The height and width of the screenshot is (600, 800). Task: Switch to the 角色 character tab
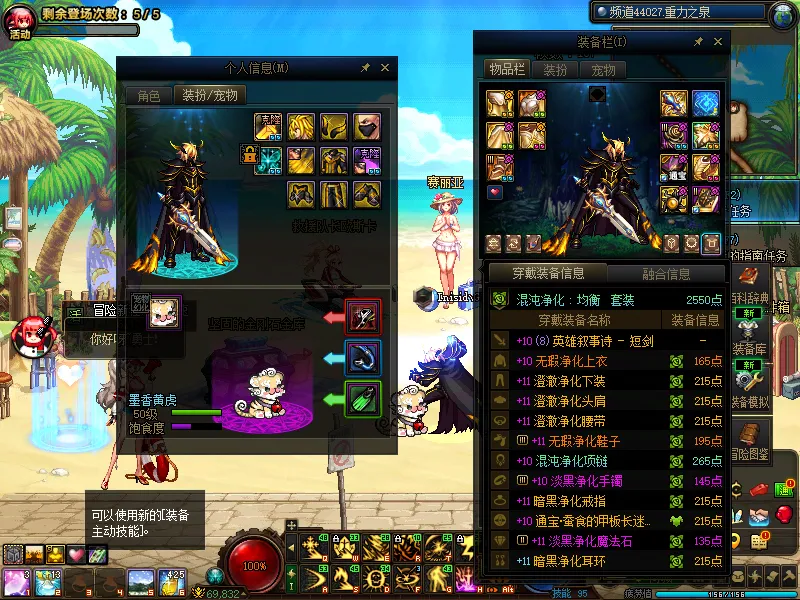pos(148,96)
